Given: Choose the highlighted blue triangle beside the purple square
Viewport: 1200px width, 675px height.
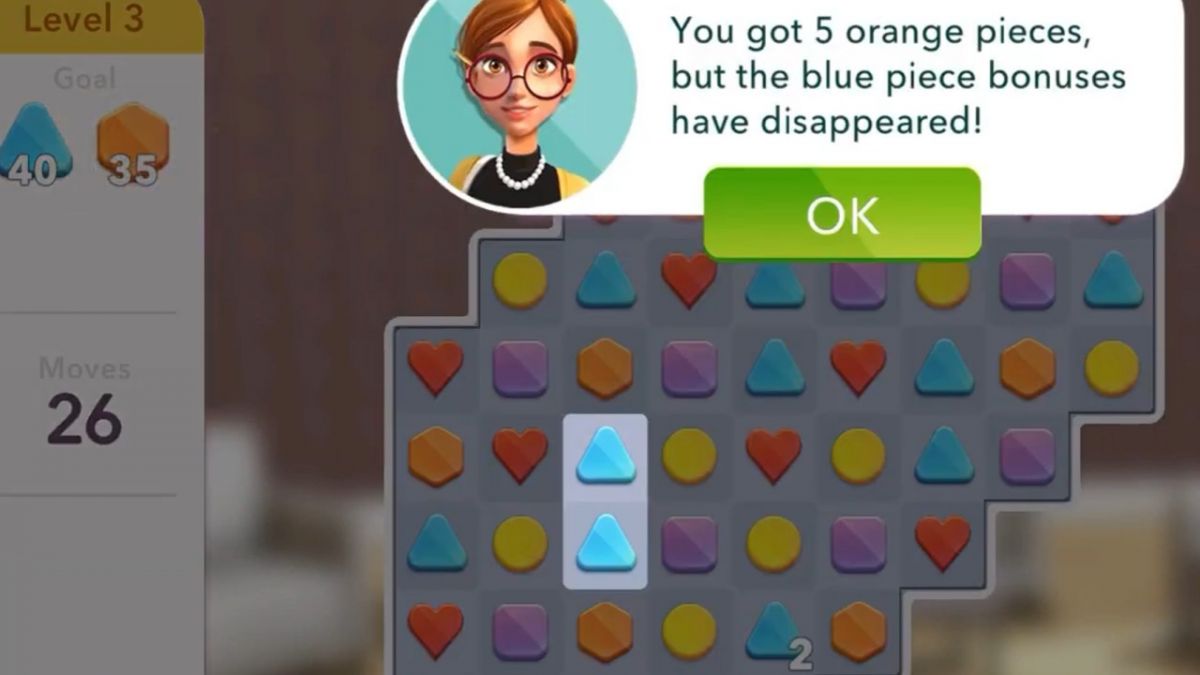Looking at the screenshot, I should 605,543.
